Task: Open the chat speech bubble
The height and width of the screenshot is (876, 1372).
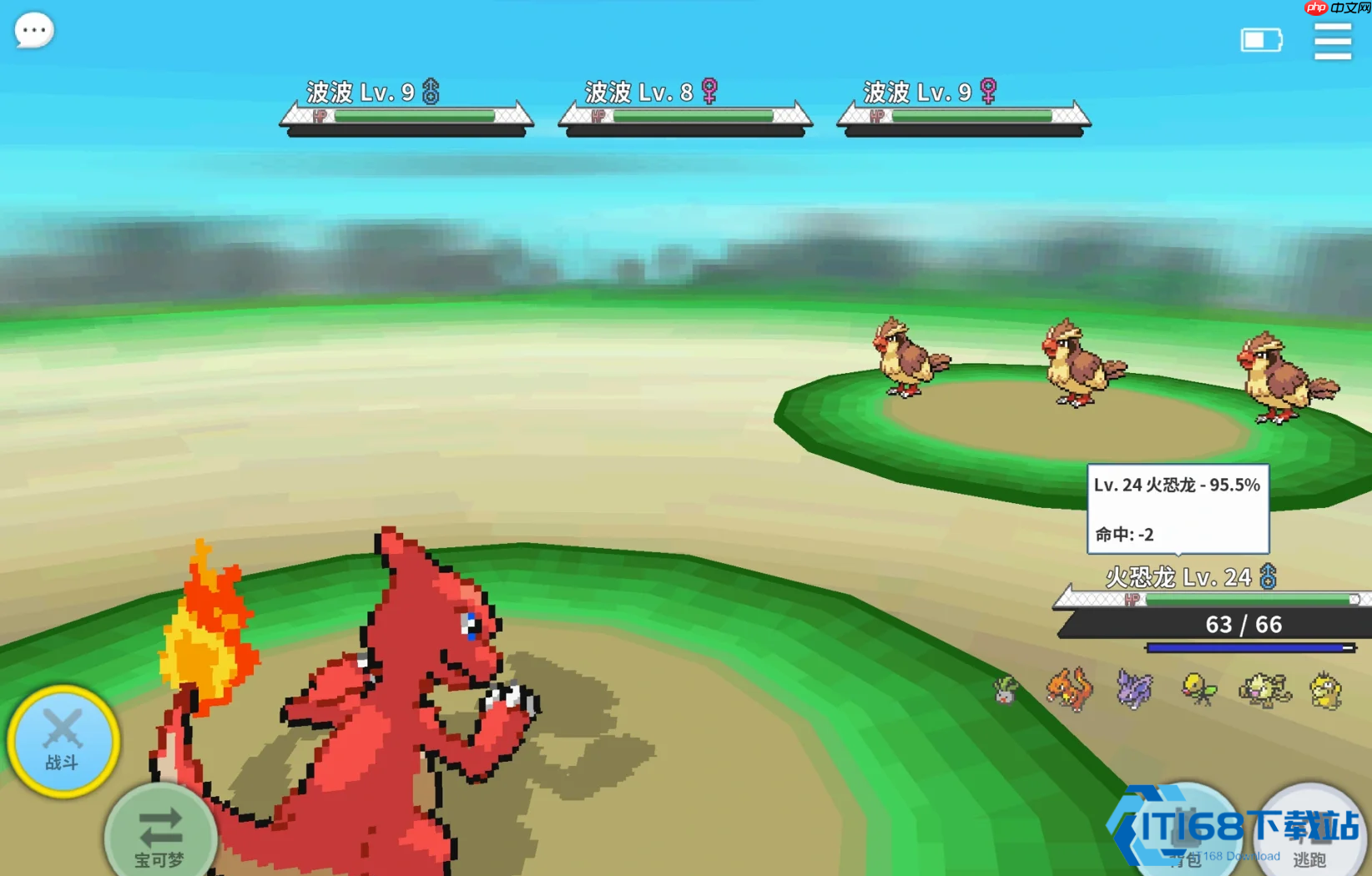Action: pyautogui.click(x=34, y=31)
